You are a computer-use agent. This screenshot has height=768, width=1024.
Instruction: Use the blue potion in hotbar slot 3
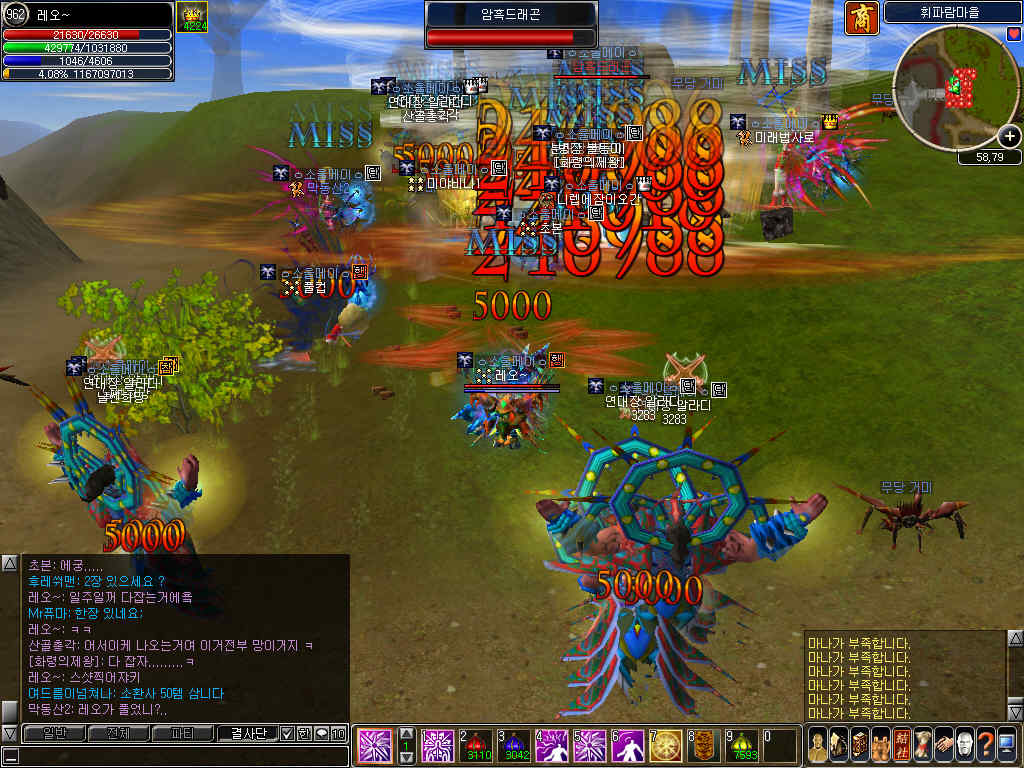pyautogui.click(x=513, y=745)
